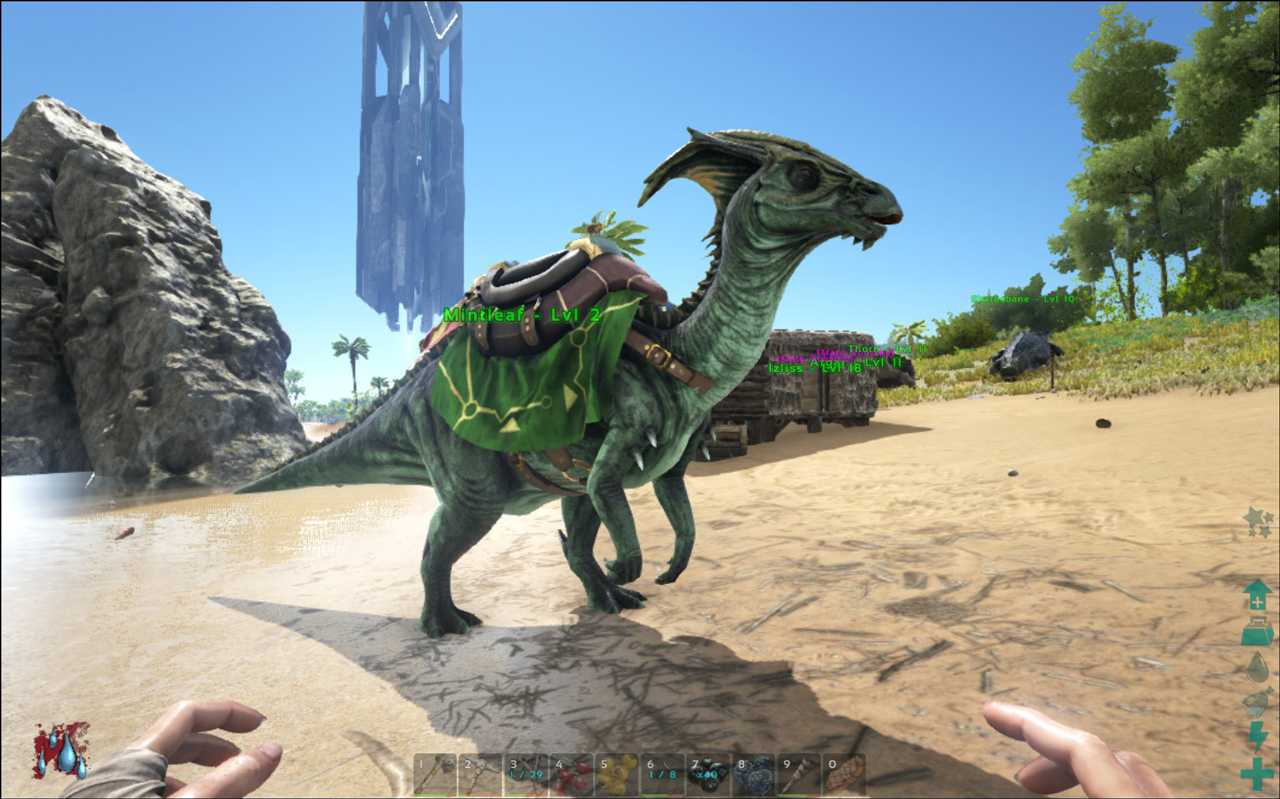Use the dark blue berries in slot 8
The image size is (1280, 799).
[x=753, y=774]
